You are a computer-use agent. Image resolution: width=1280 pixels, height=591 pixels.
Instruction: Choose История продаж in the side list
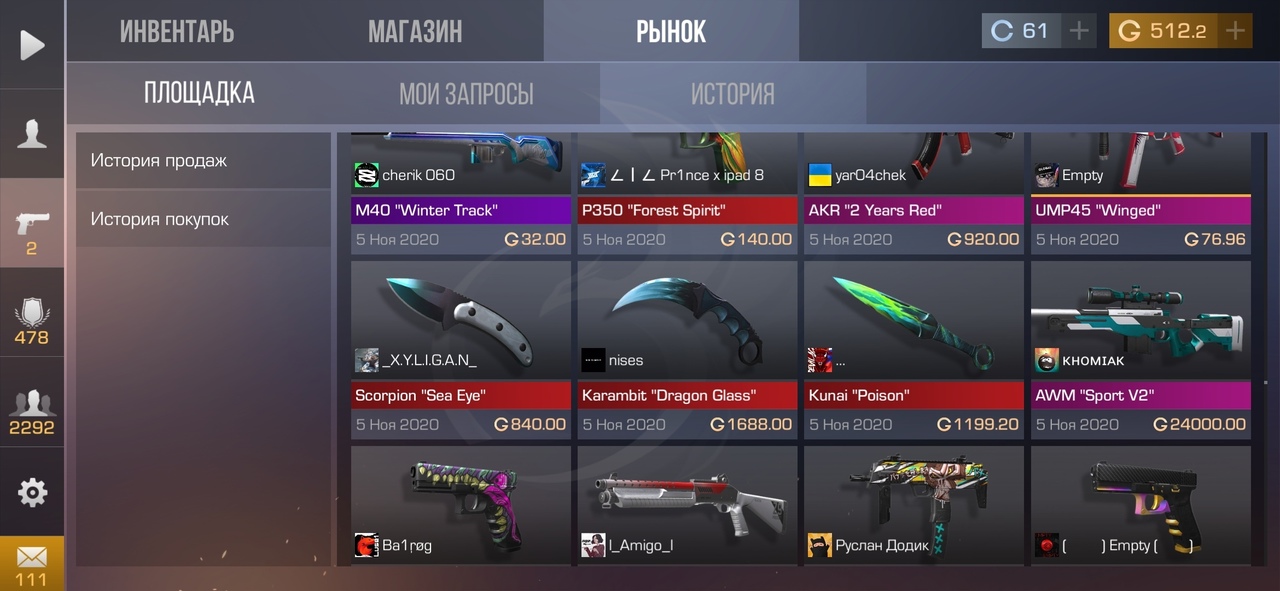[203, 160]
